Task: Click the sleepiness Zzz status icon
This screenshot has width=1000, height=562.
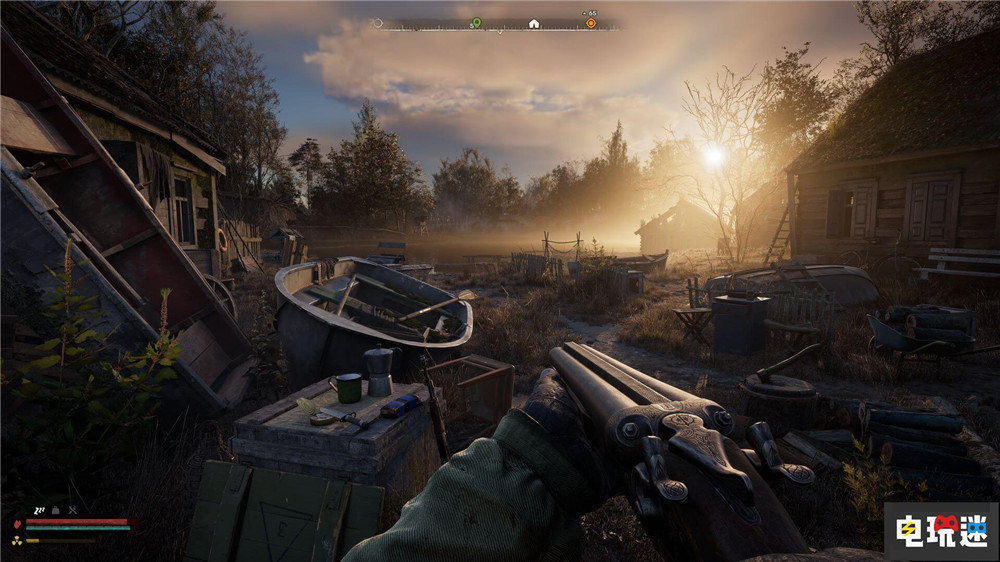Action: click(42, 509)
